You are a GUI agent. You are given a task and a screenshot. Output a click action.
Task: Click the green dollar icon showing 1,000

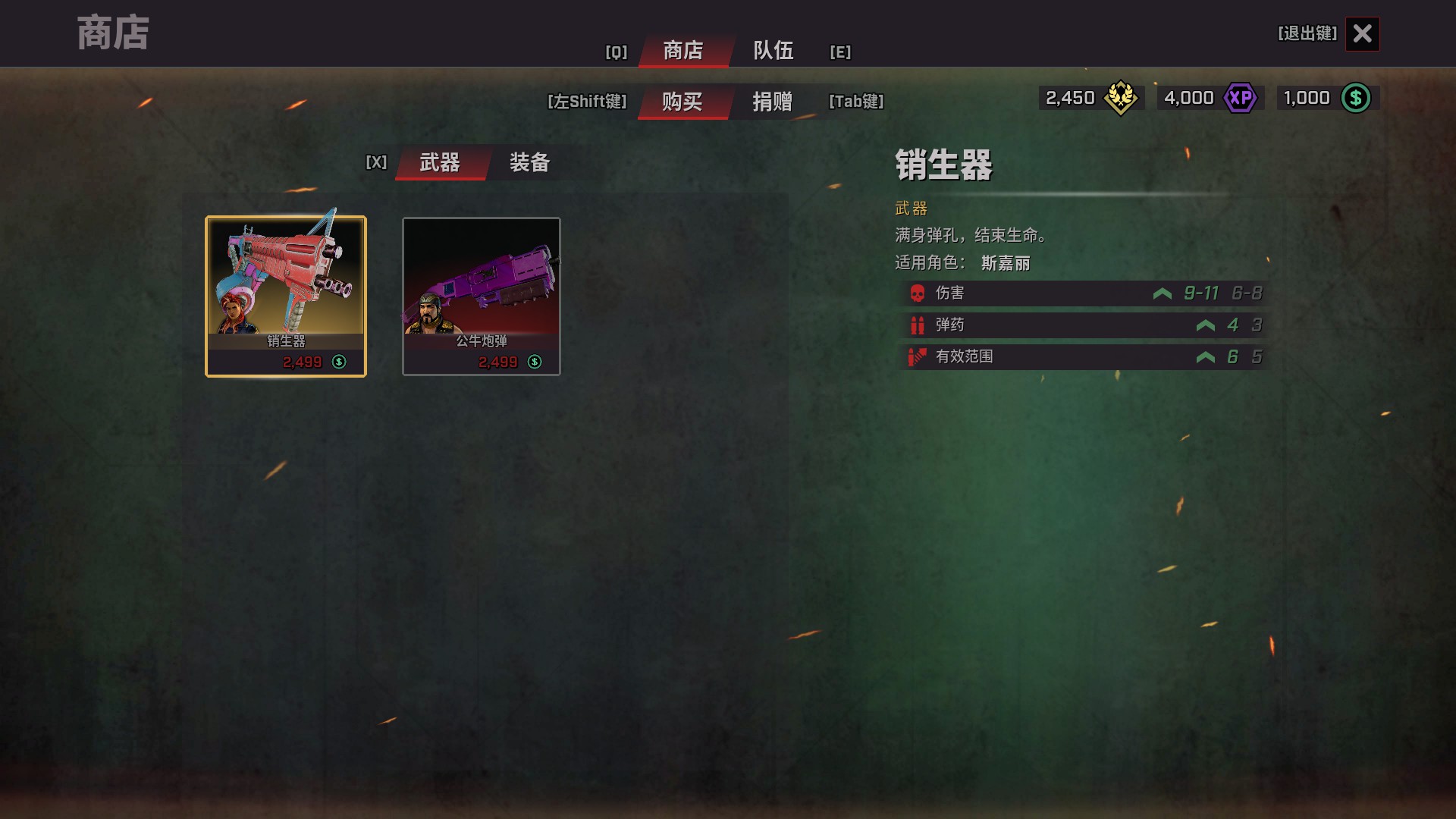coord(1357,98)
